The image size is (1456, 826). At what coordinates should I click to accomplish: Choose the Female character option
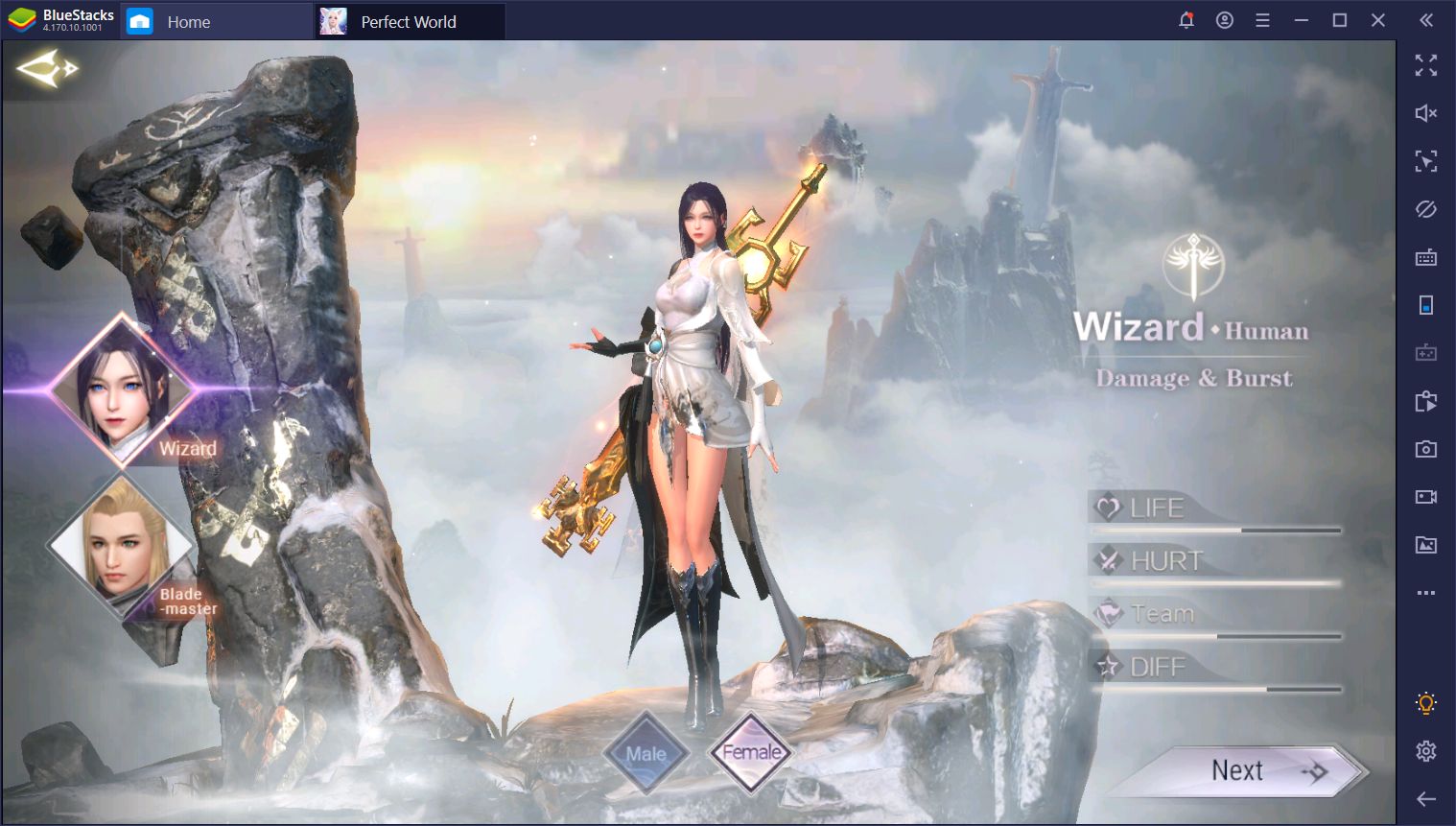pyautogui.click(x=751, y=752)
